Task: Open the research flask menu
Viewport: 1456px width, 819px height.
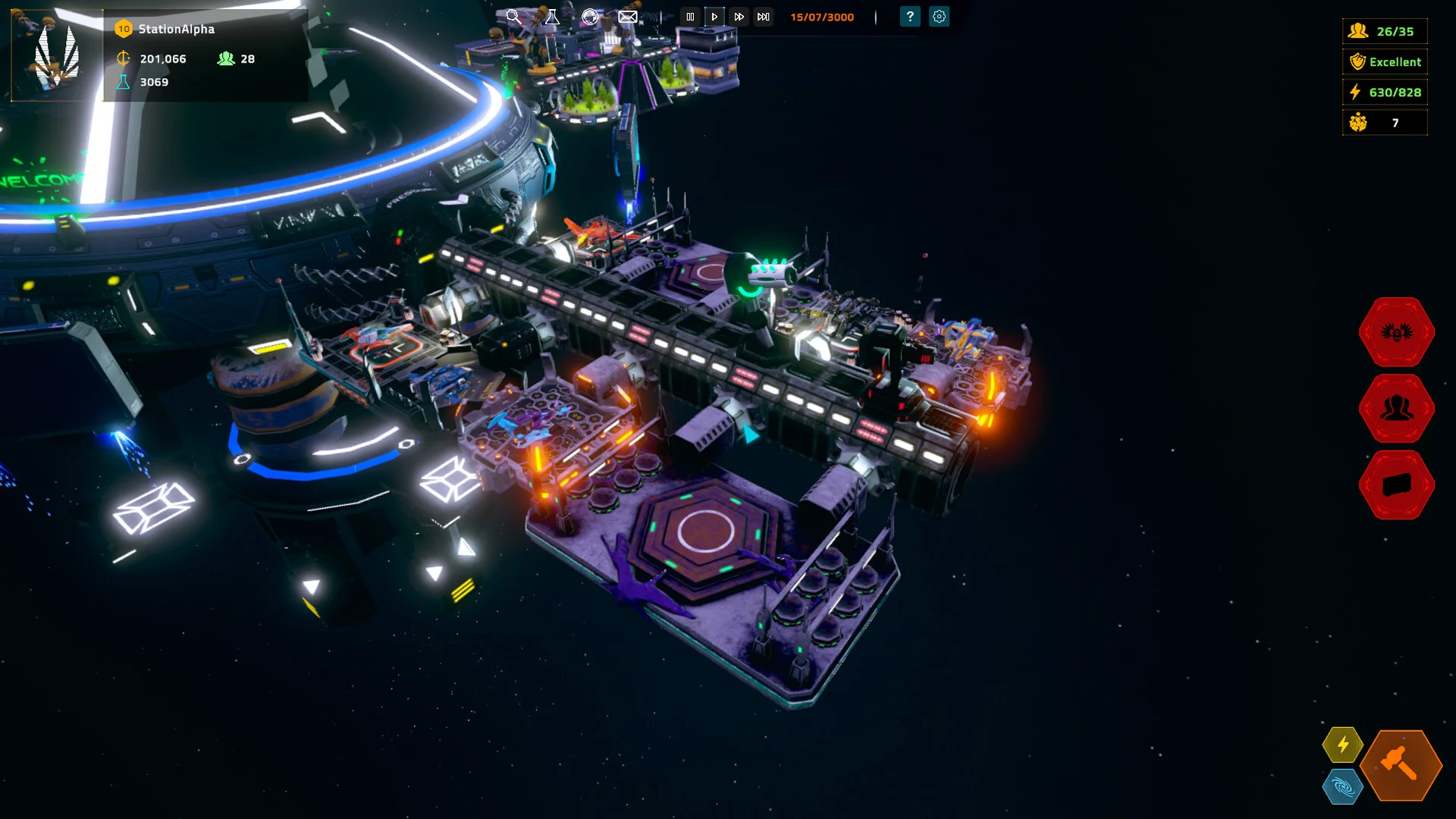Action: click(552, 17)
